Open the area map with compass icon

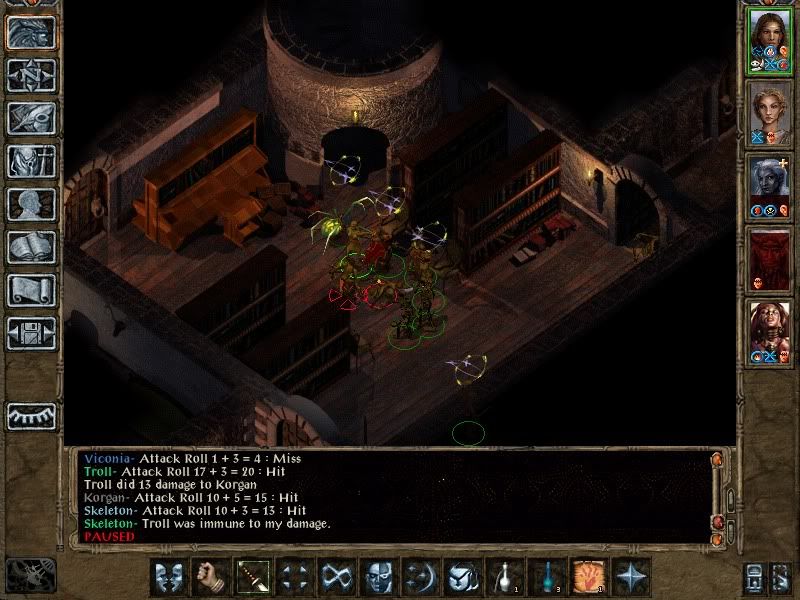pos(31,75)
